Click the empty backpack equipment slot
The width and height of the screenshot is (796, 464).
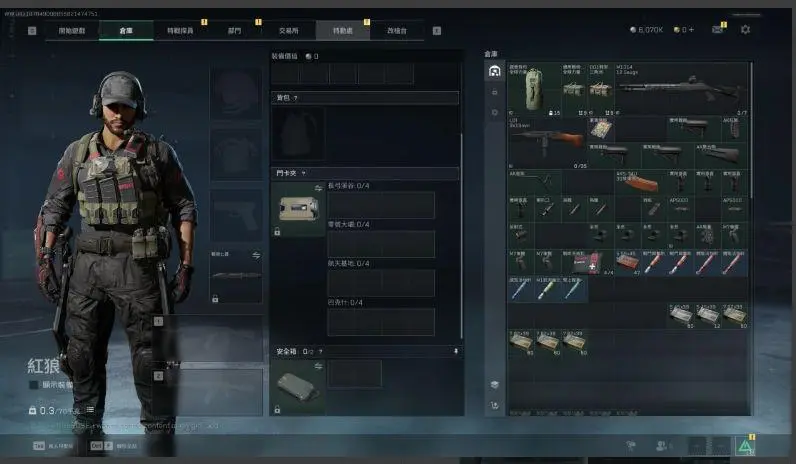pyautogui.click(x=298, y=133)
